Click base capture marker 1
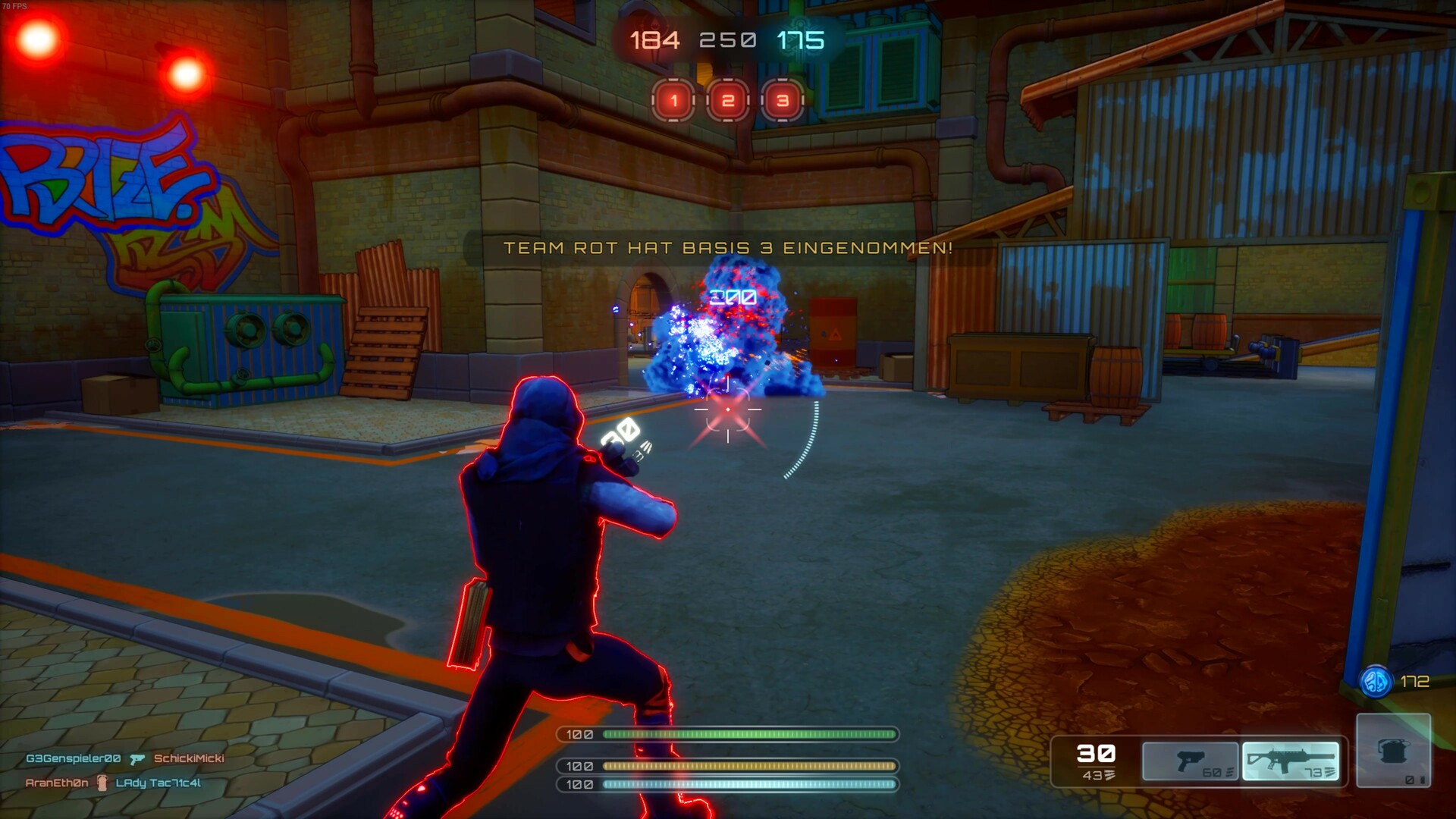This screenshot has width=1456, height=819. 673,99
